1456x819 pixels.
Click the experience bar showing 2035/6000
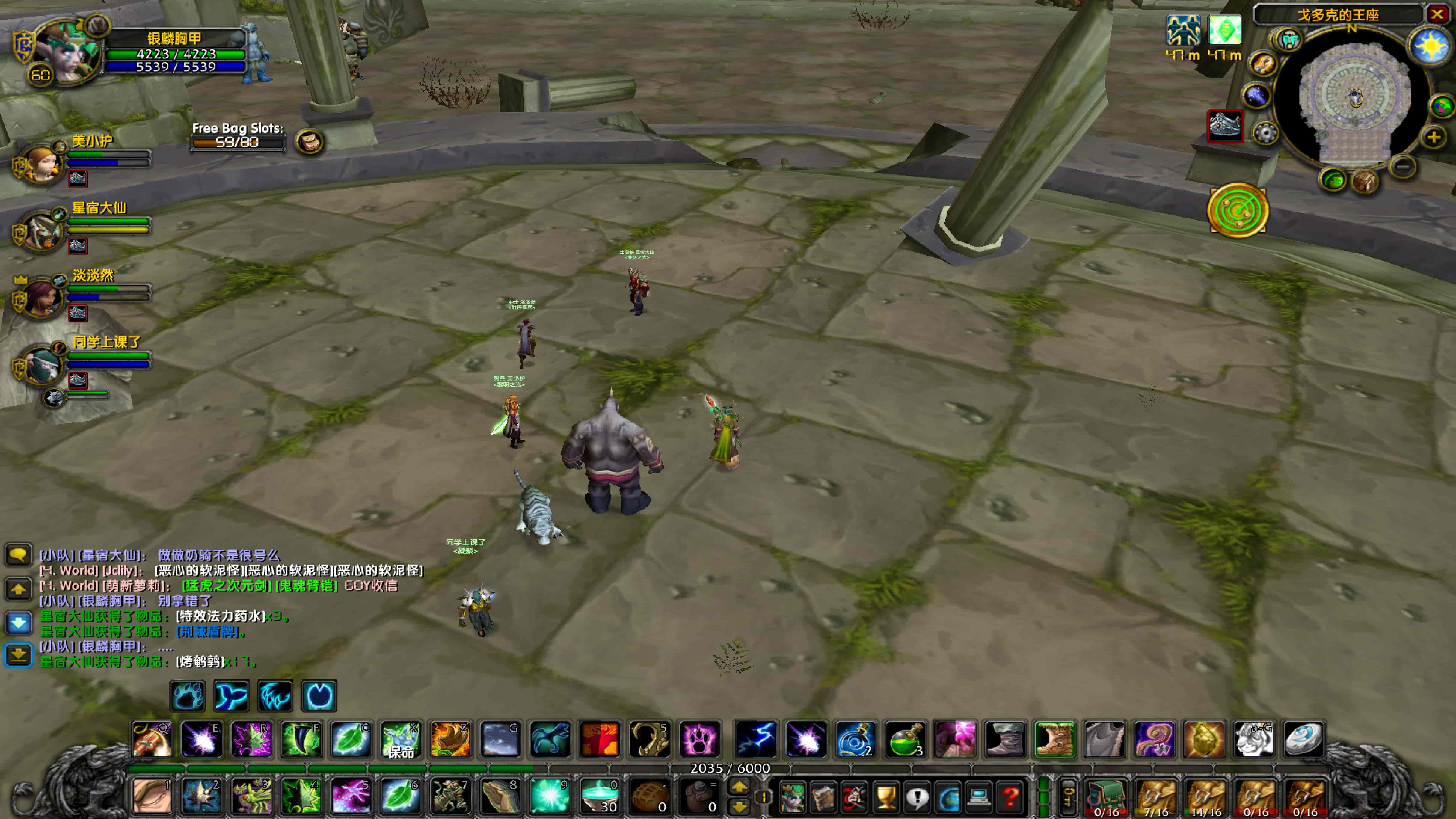(x=729, y=767)
